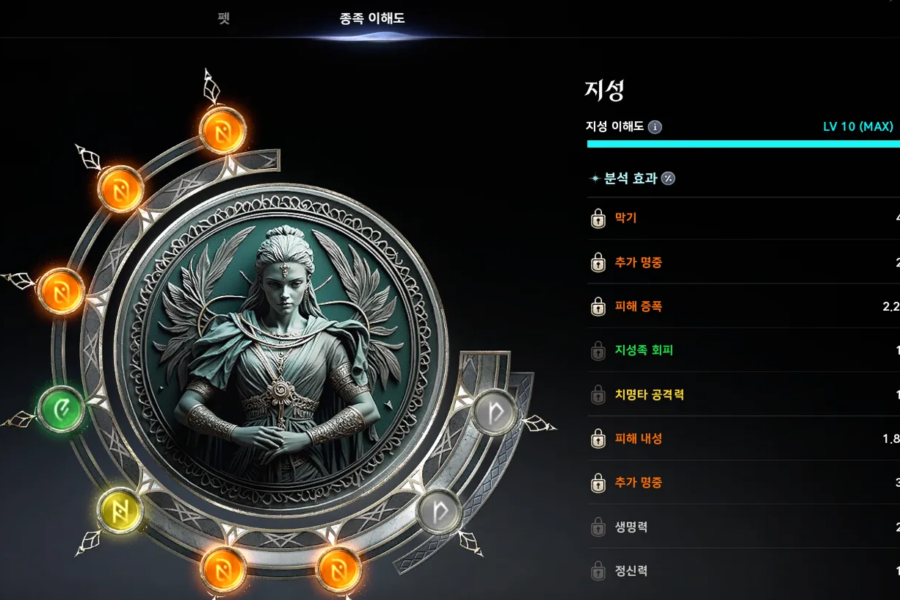Toggle the percent icon beside 분석 효과
900x600 pixels.
tap(668, 178)
